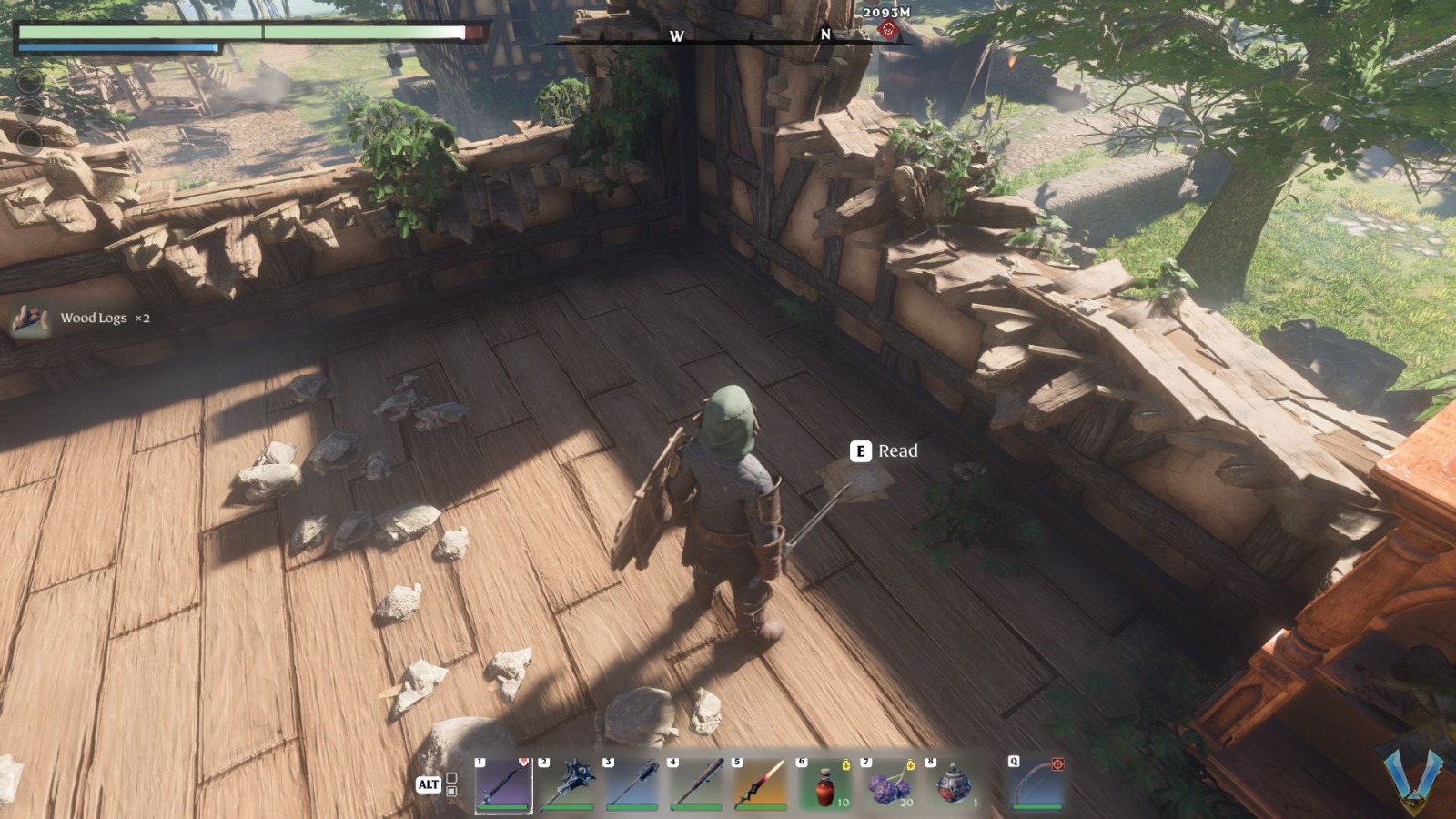Click the red quest marker on compass

(888, 30)
